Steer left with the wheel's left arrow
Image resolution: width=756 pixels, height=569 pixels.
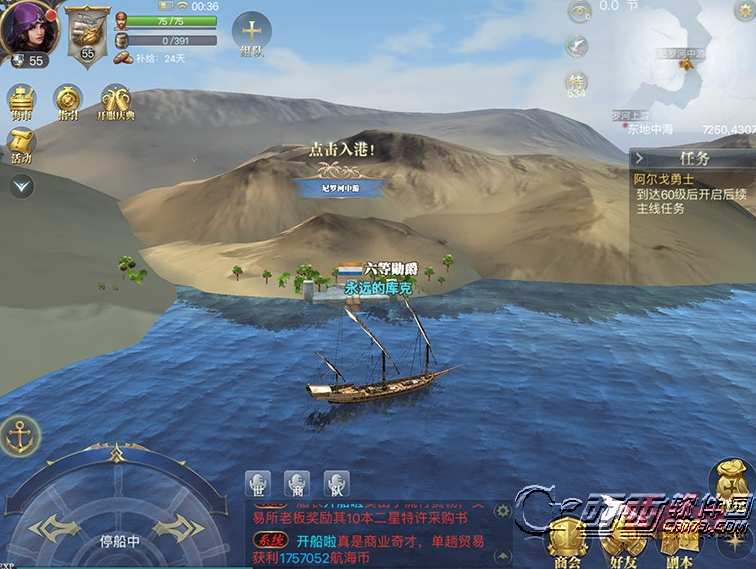tap(50, 527)
